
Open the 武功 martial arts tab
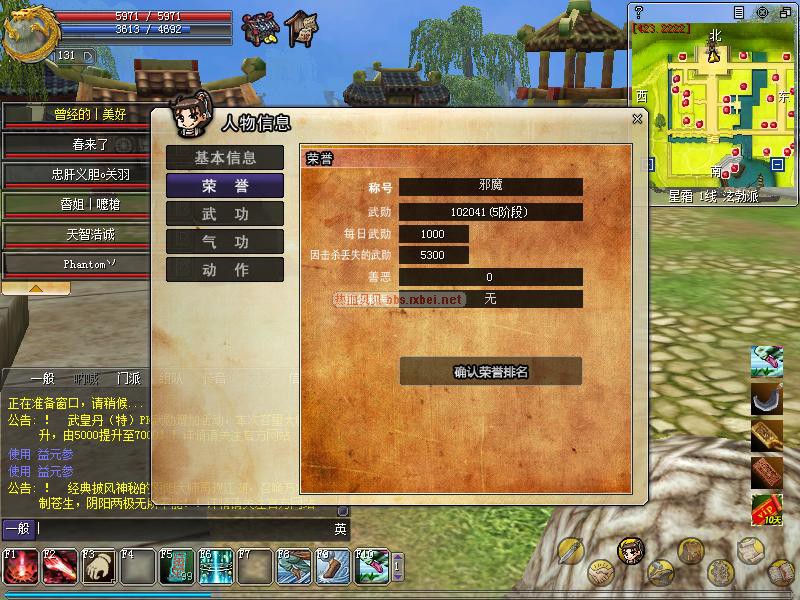click(224, 214)
